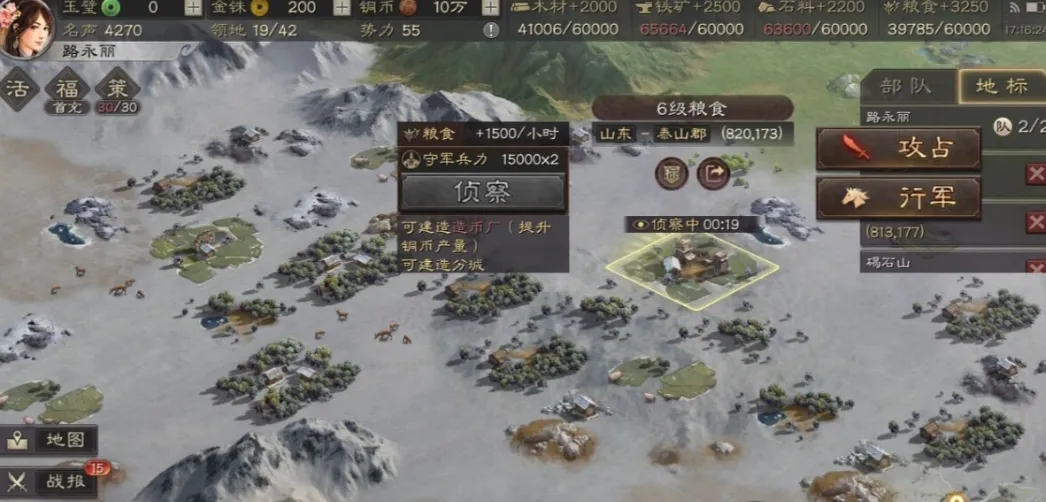Share the tile location with the arrow icon

coord(713,173)
